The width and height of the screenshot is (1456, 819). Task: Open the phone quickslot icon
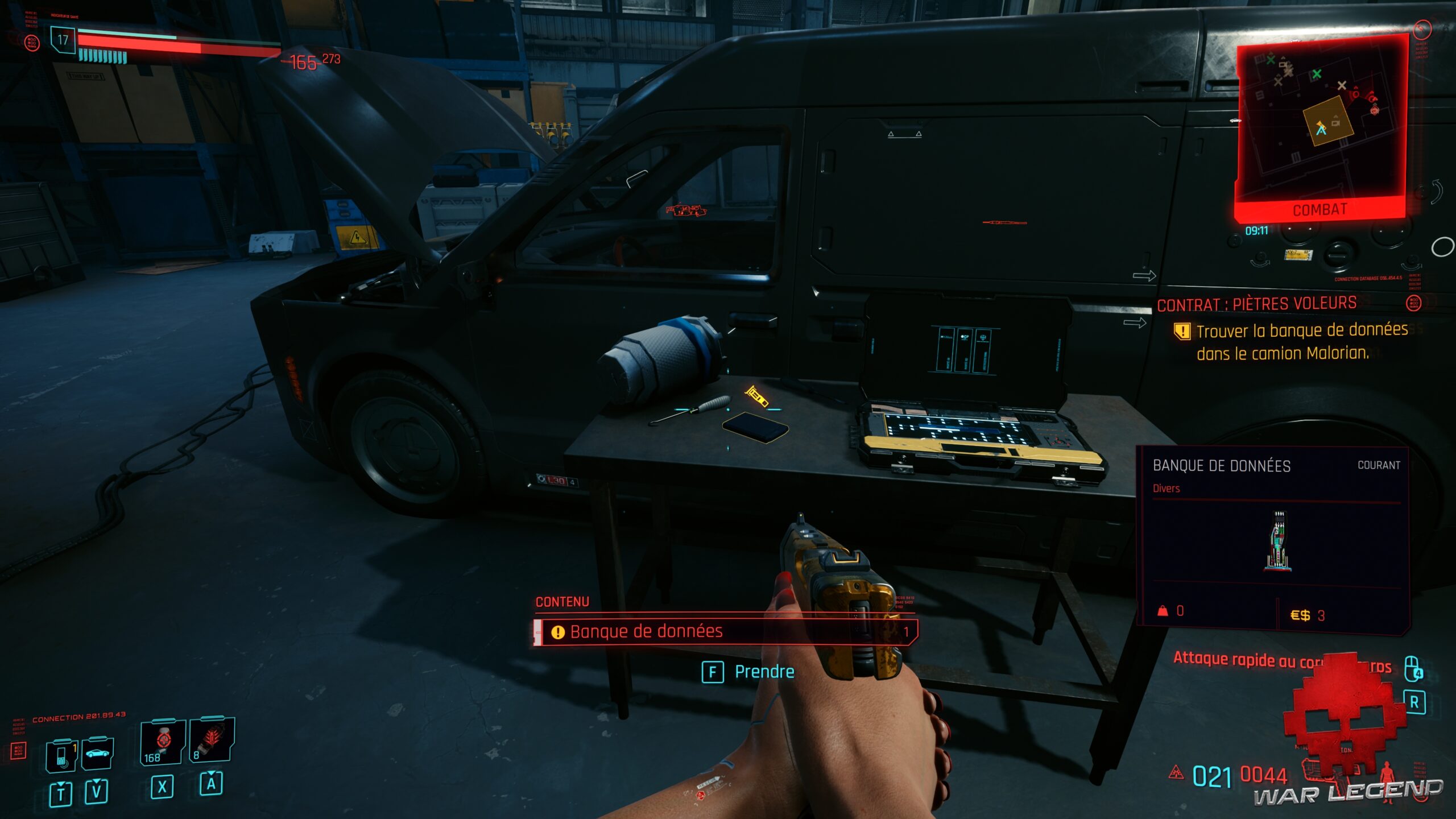(x=61, y=756)
